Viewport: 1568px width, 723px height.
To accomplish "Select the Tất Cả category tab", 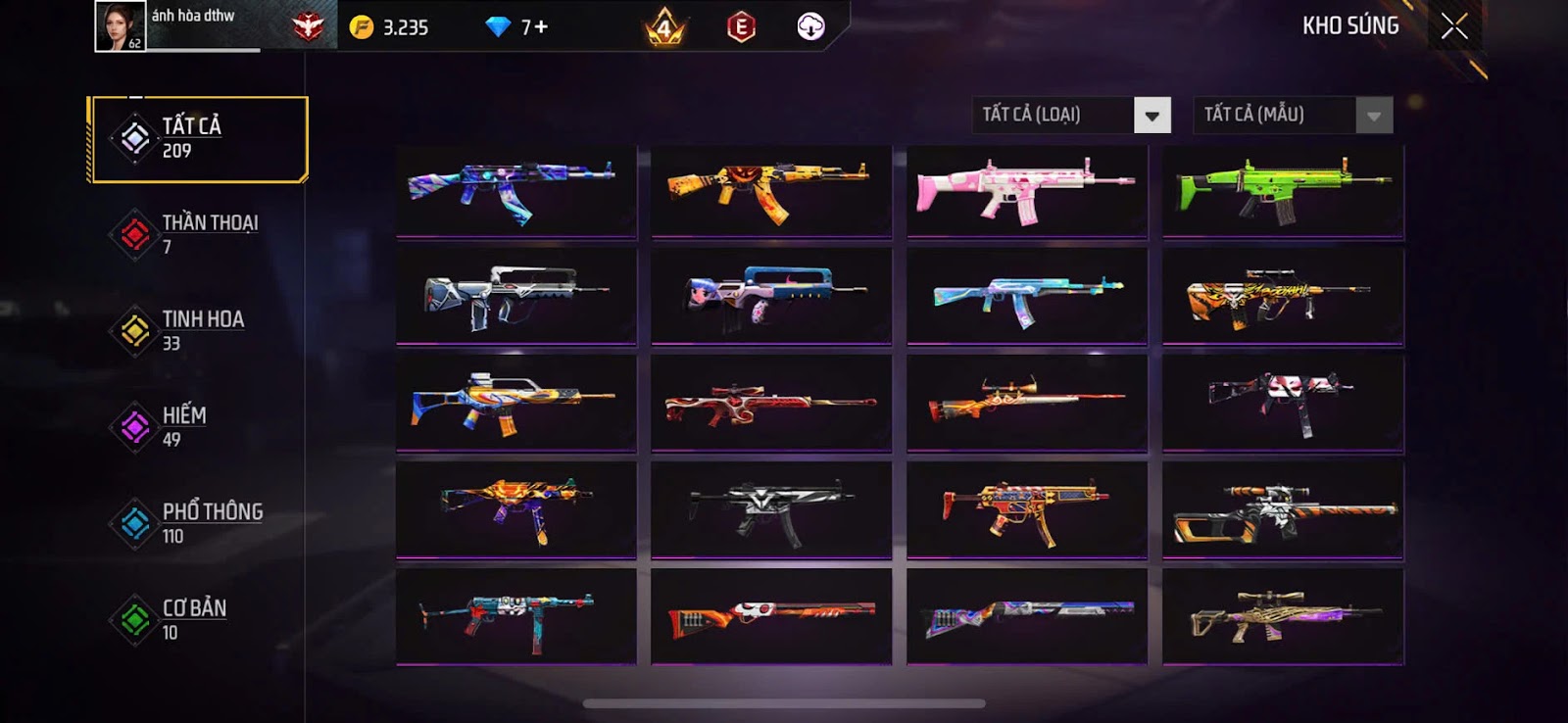I will coord(198,139).
